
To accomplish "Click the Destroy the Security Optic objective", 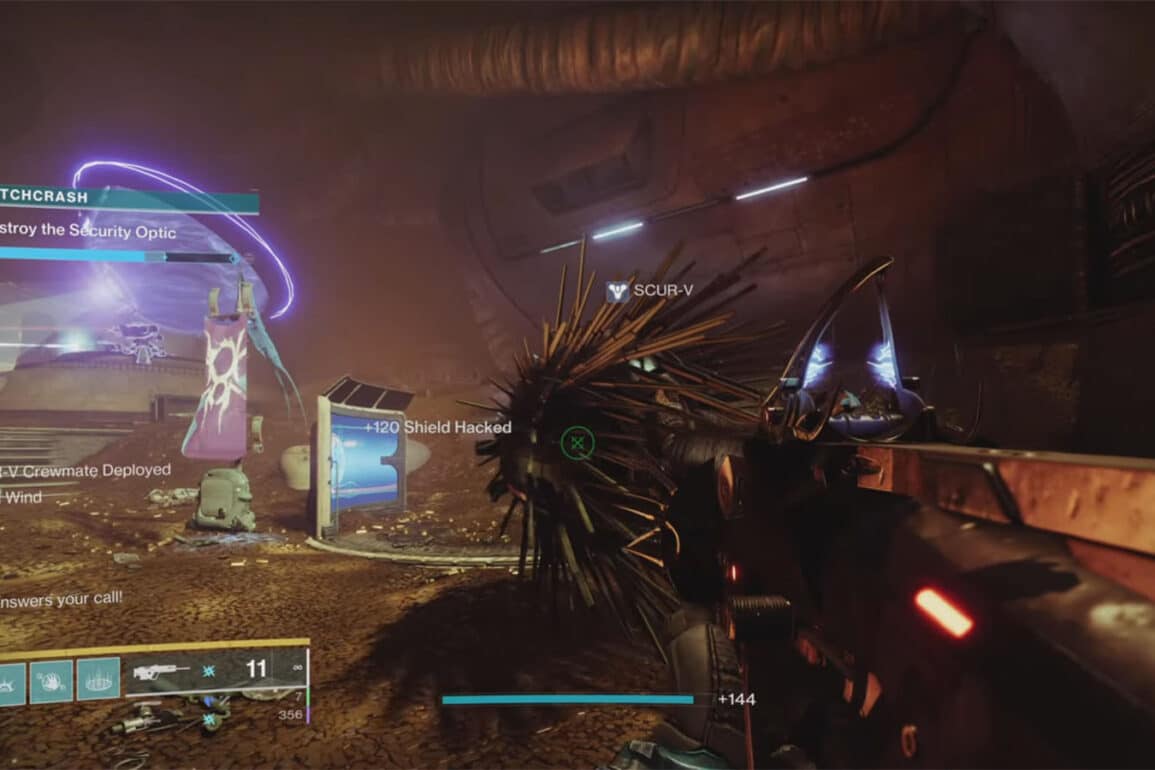I will tap(88, 232).
